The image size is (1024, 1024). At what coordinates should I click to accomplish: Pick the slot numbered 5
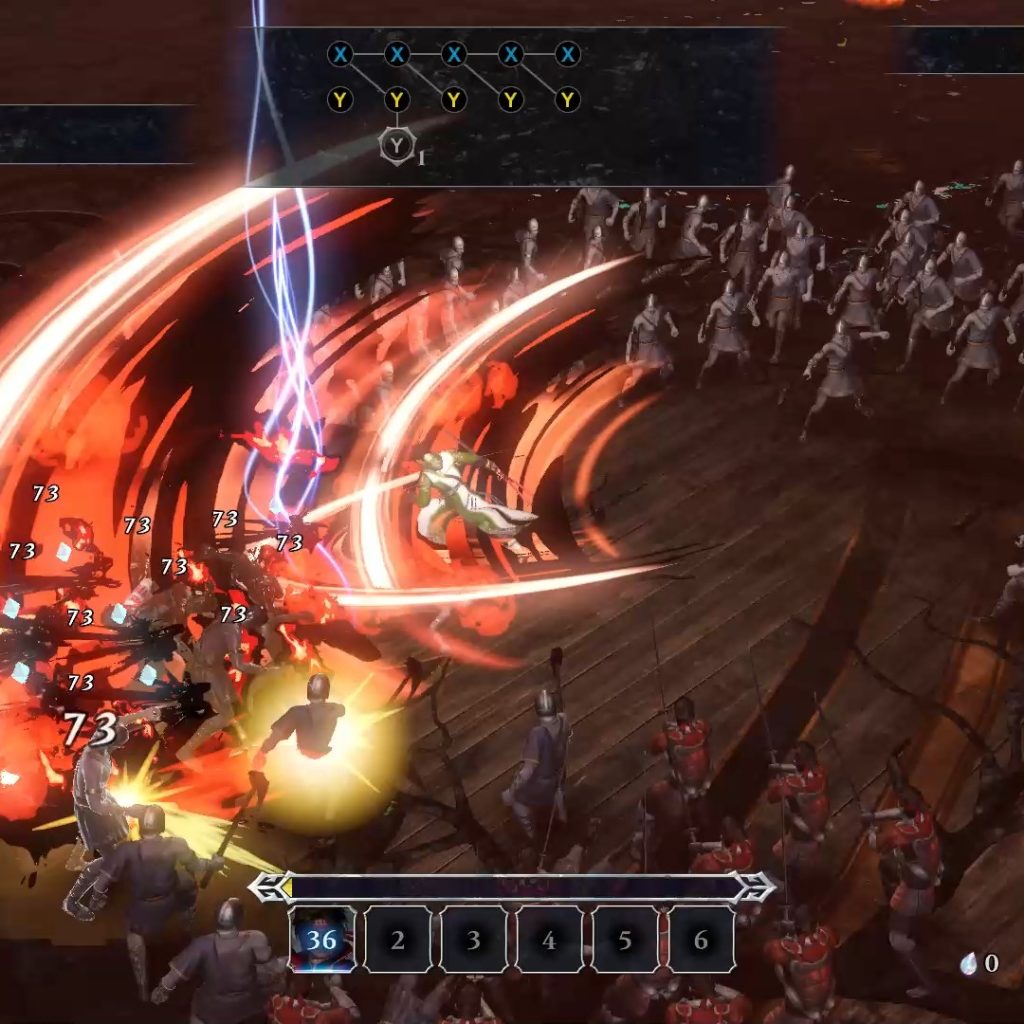click(x=625, y=939)
